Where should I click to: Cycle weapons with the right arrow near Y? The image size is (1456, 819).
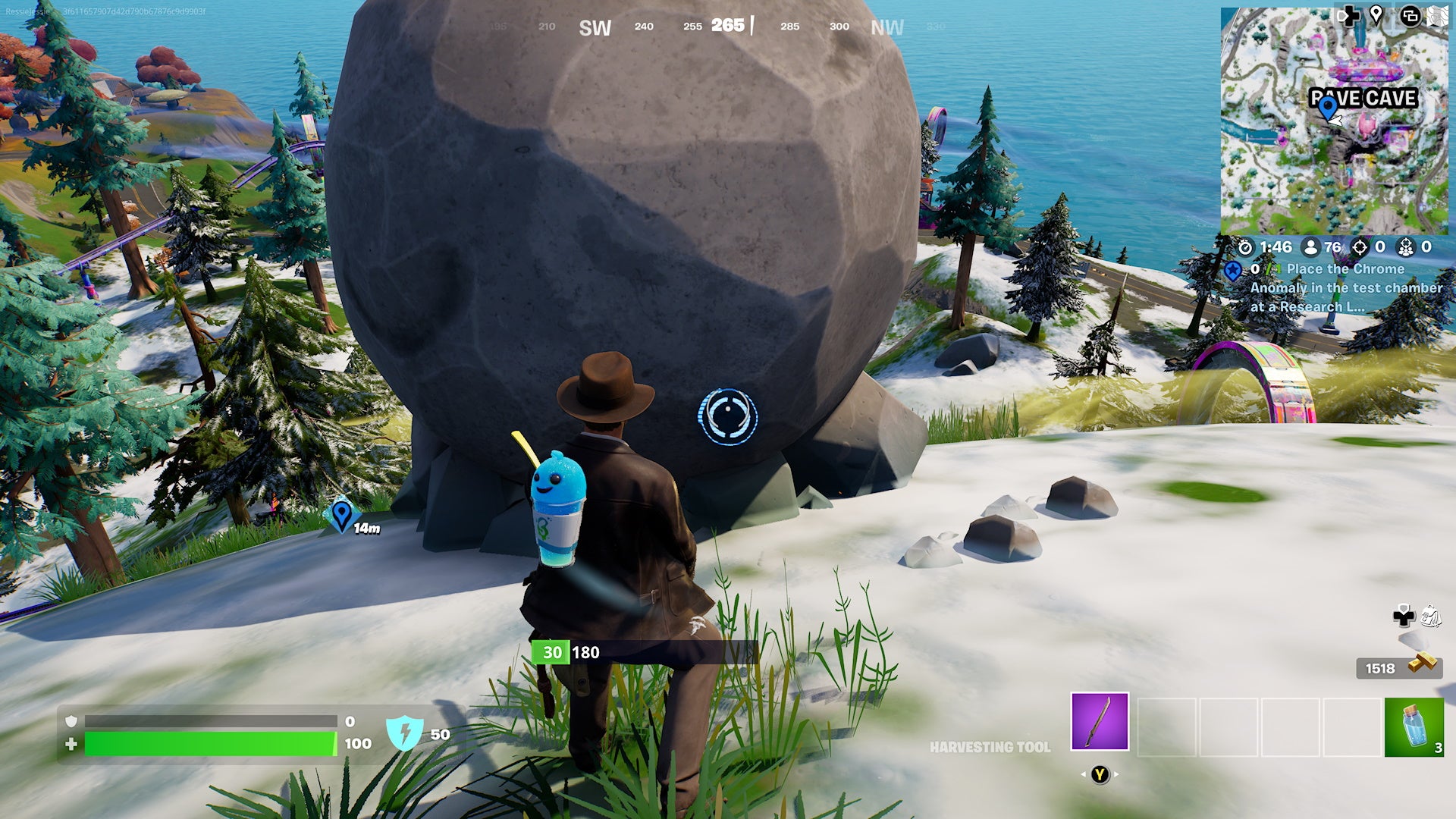tap(1116, 775)
